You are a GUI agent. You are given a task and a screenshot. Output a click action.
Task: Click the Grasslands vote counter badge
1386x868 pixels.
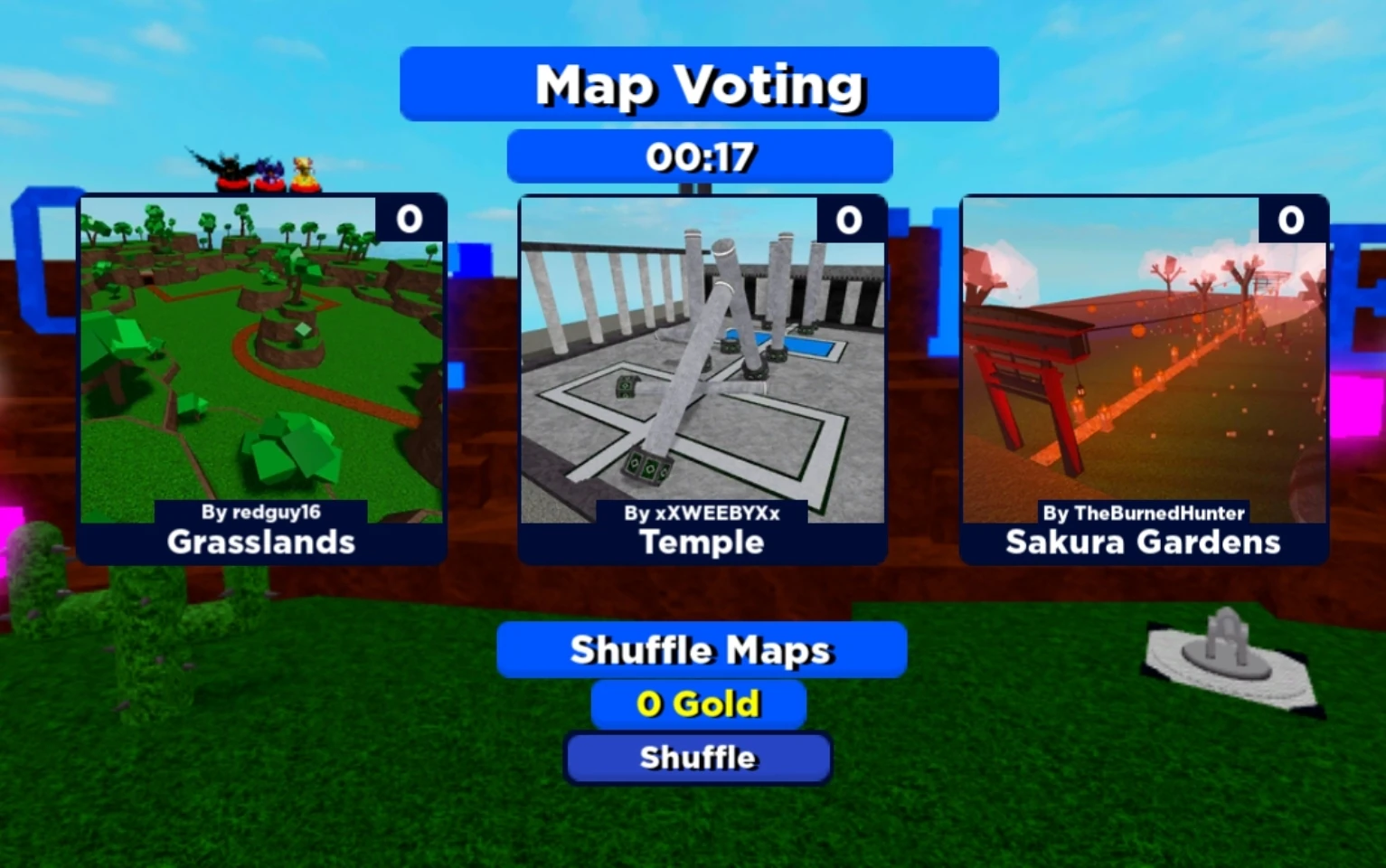tap(409, 219)
